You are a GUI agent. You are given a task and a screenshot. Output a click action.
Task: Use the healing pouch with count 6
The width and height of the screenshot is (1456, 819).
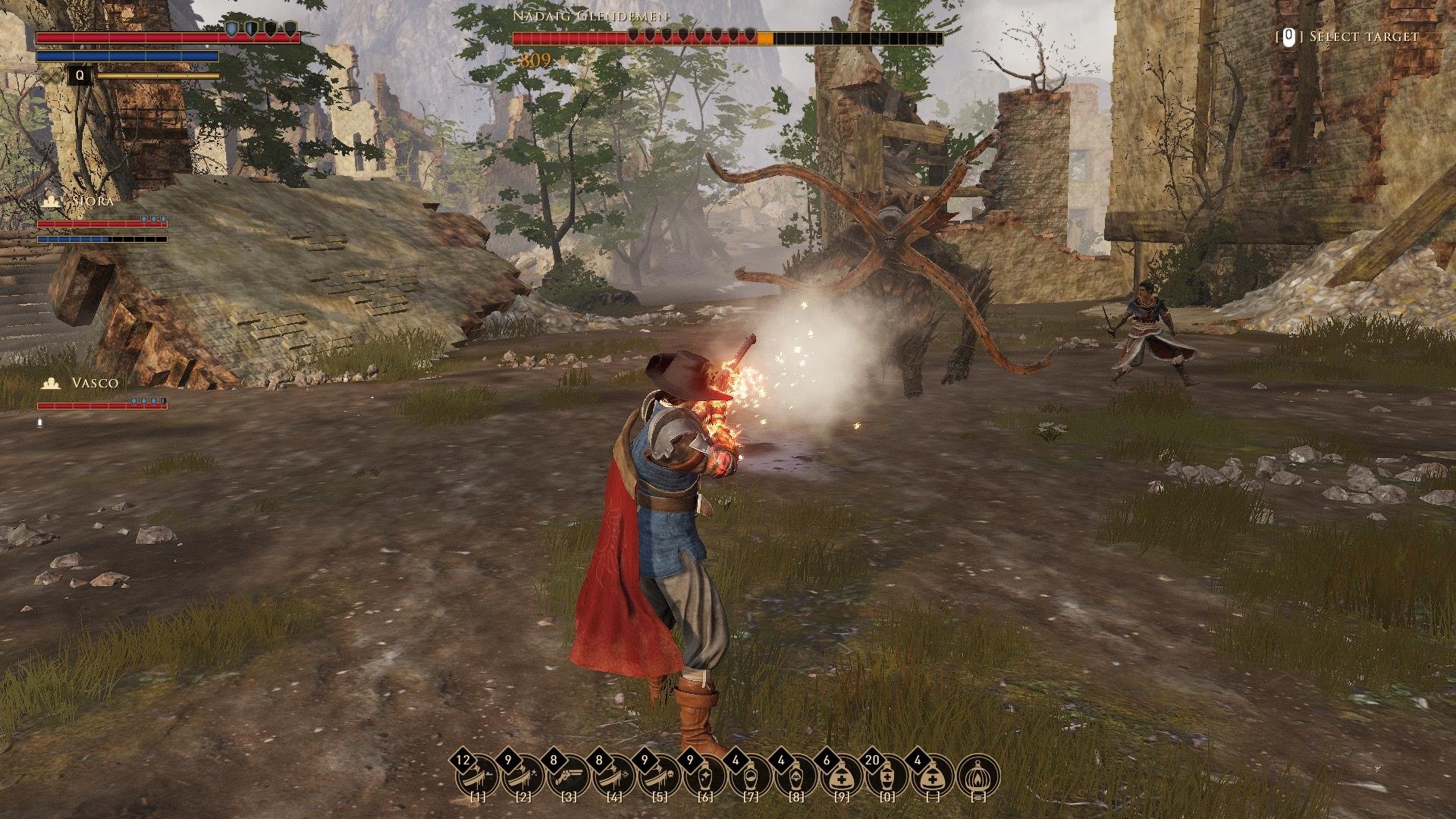[x=842, y=776]
